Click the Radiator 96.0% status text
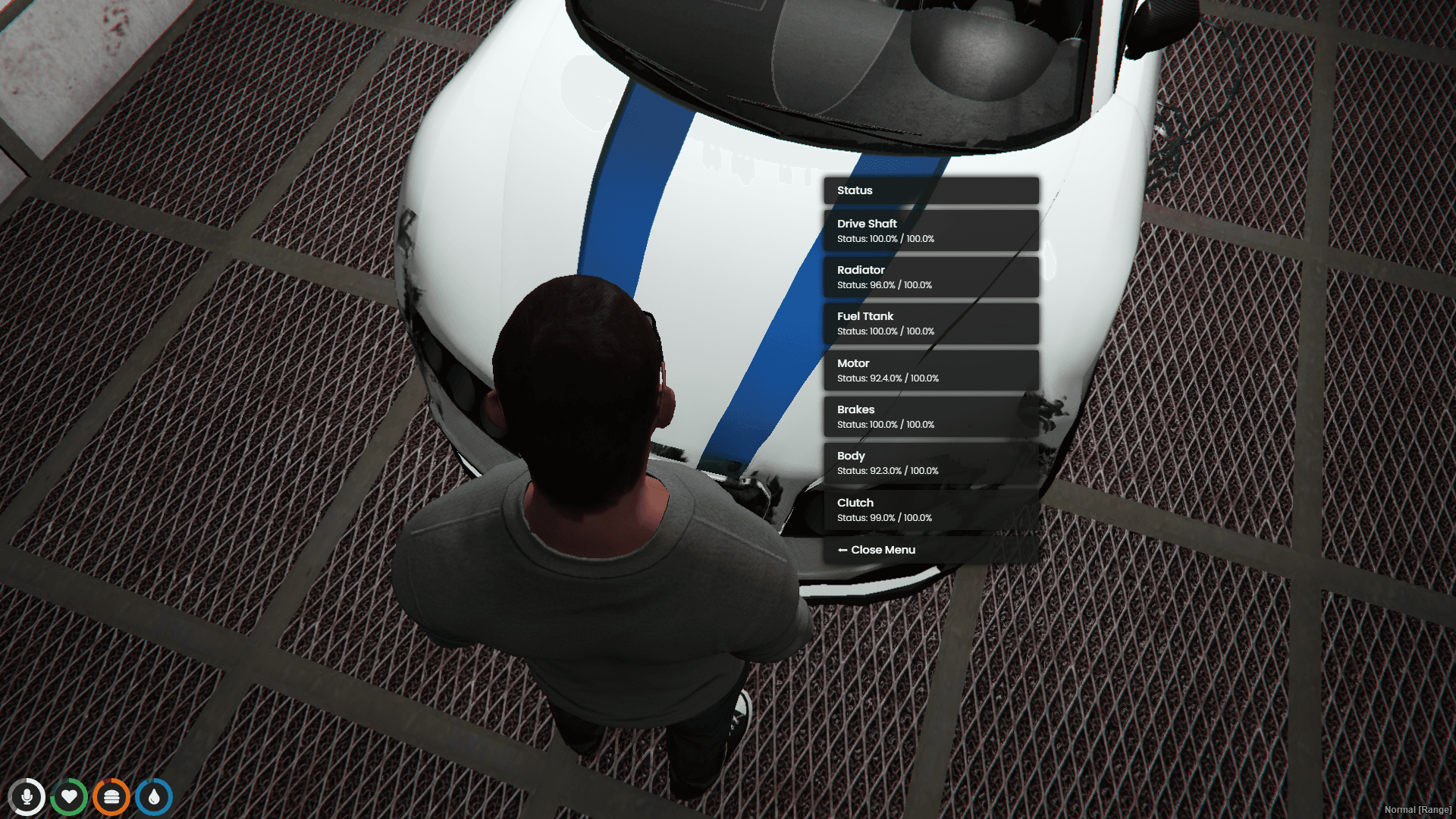The image size is (1456, 819). pyautogui.click(x=883, y=286)
